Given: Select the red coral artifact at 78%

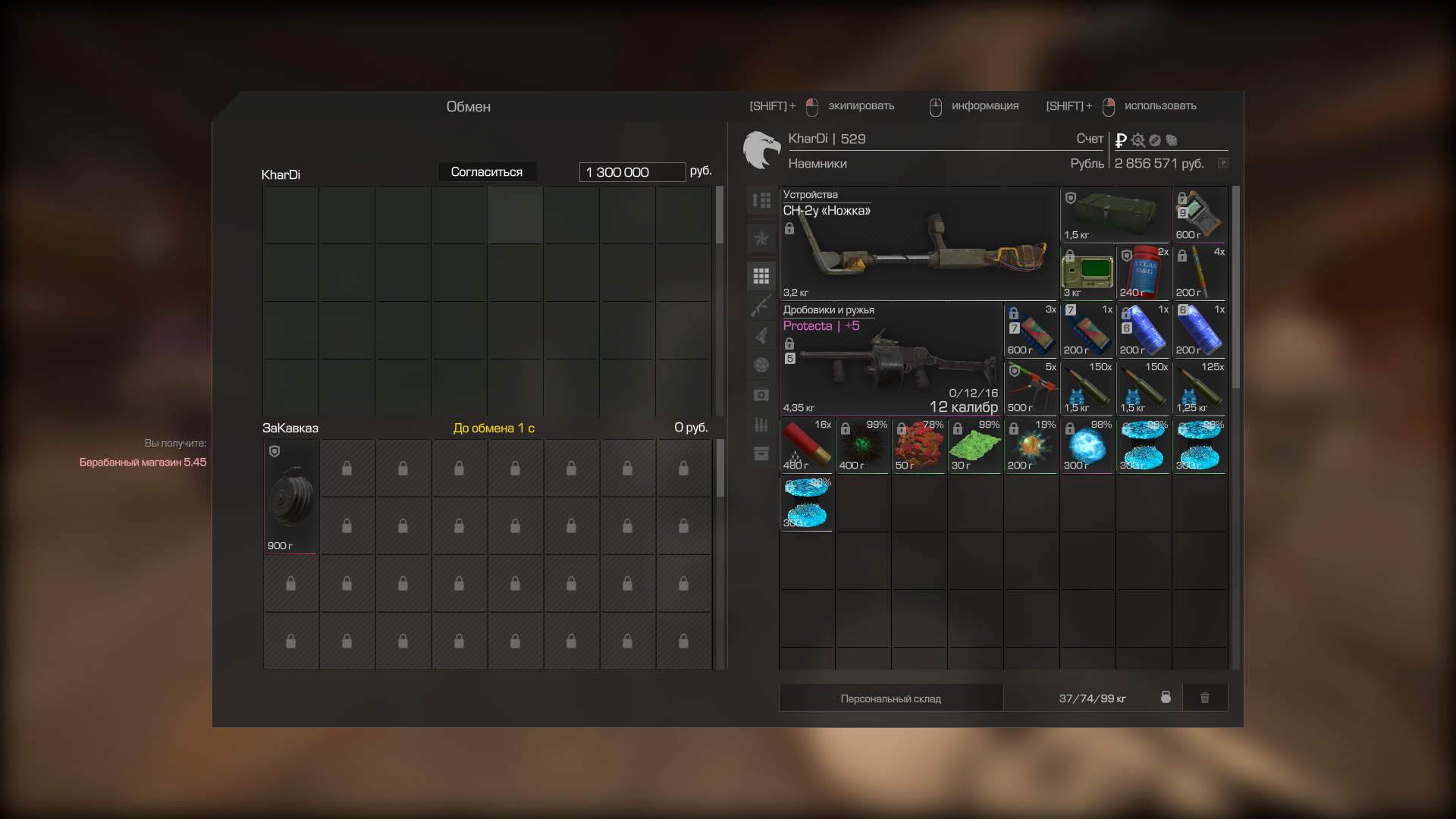Looking at the screenshot, I should (919, 446).
